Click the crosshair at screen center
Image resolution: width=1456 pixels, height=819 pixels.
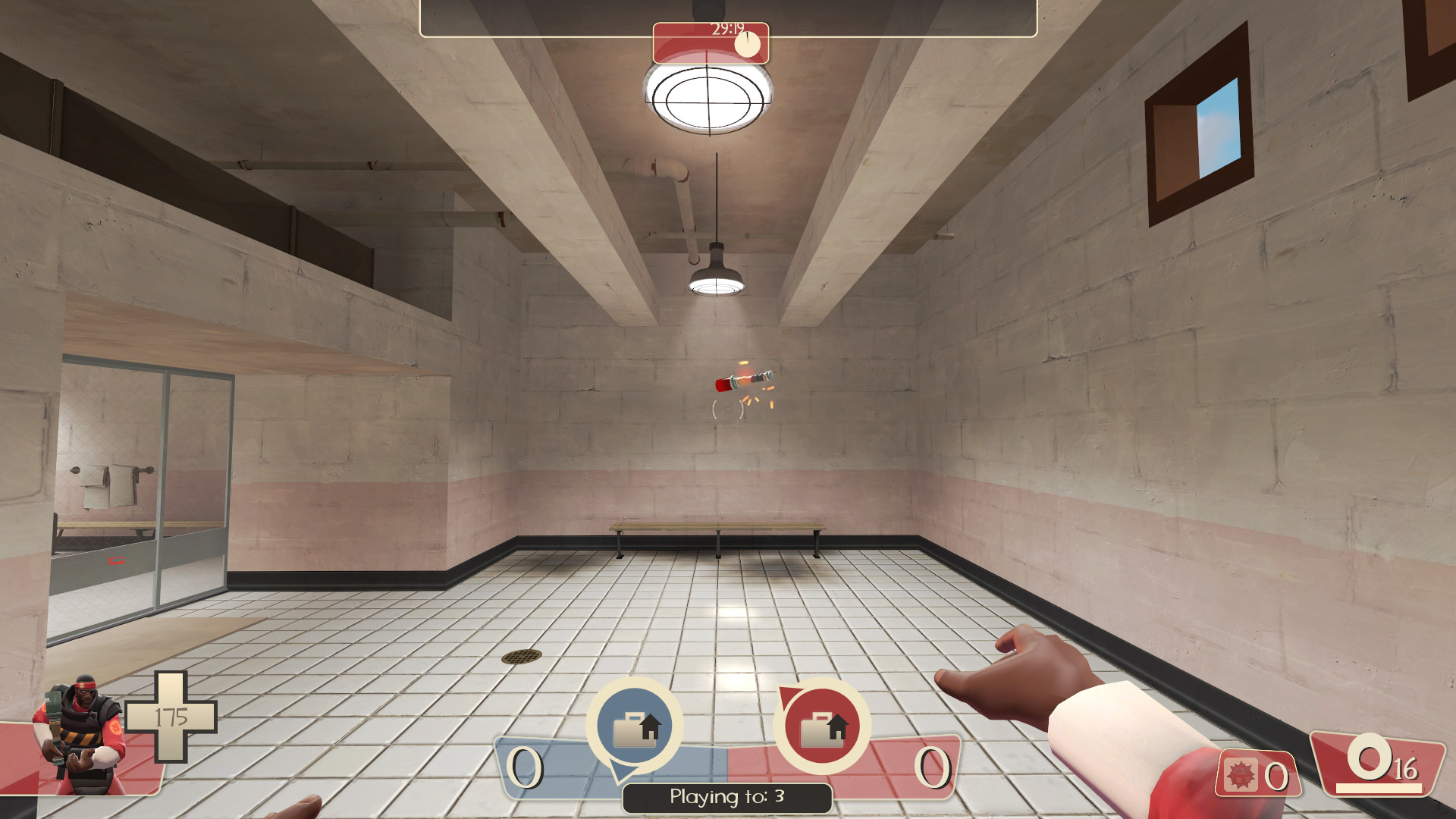(x=728, y=409)
